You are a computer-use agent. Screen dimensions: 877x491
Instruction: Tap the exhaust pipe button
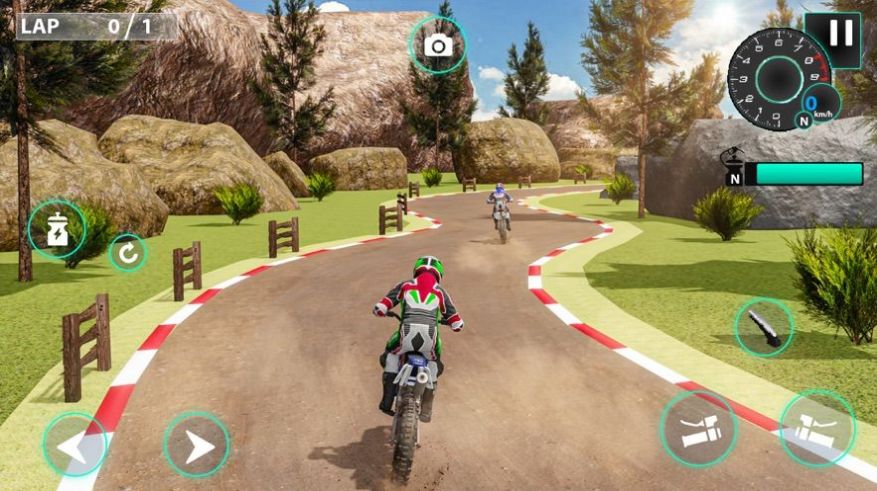764,328
